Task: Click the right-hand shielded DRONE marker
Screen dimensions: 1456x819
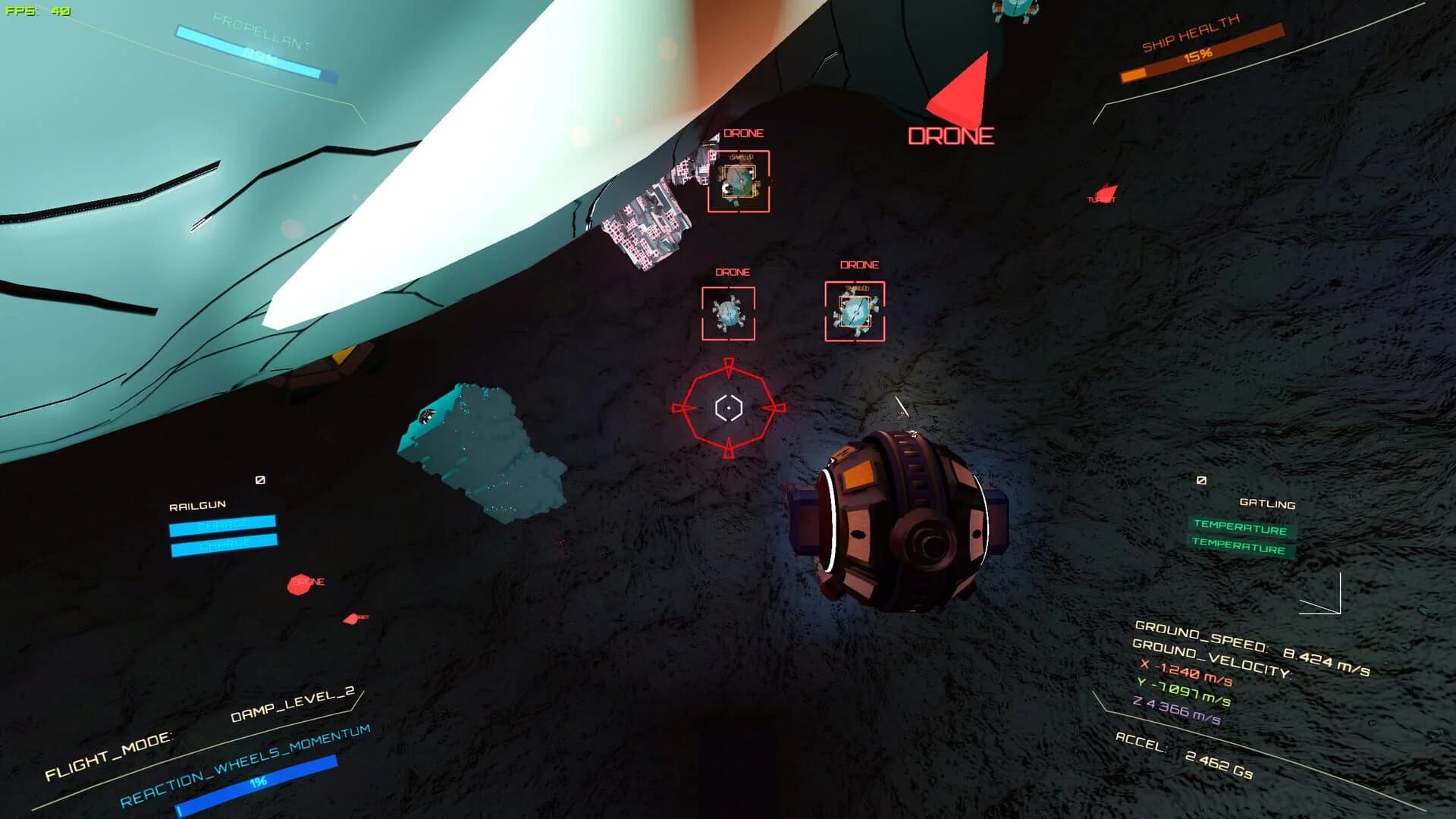Action: [x=855, y=312]
